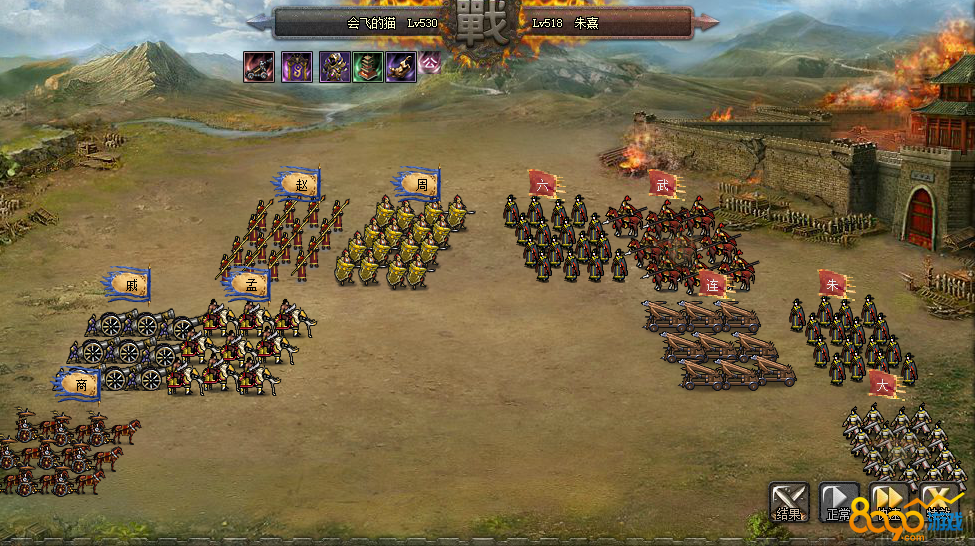The height and width of the screenshot is (546, 975).
Task: Switch to fast speed (快速) playback
Action: 889,502
